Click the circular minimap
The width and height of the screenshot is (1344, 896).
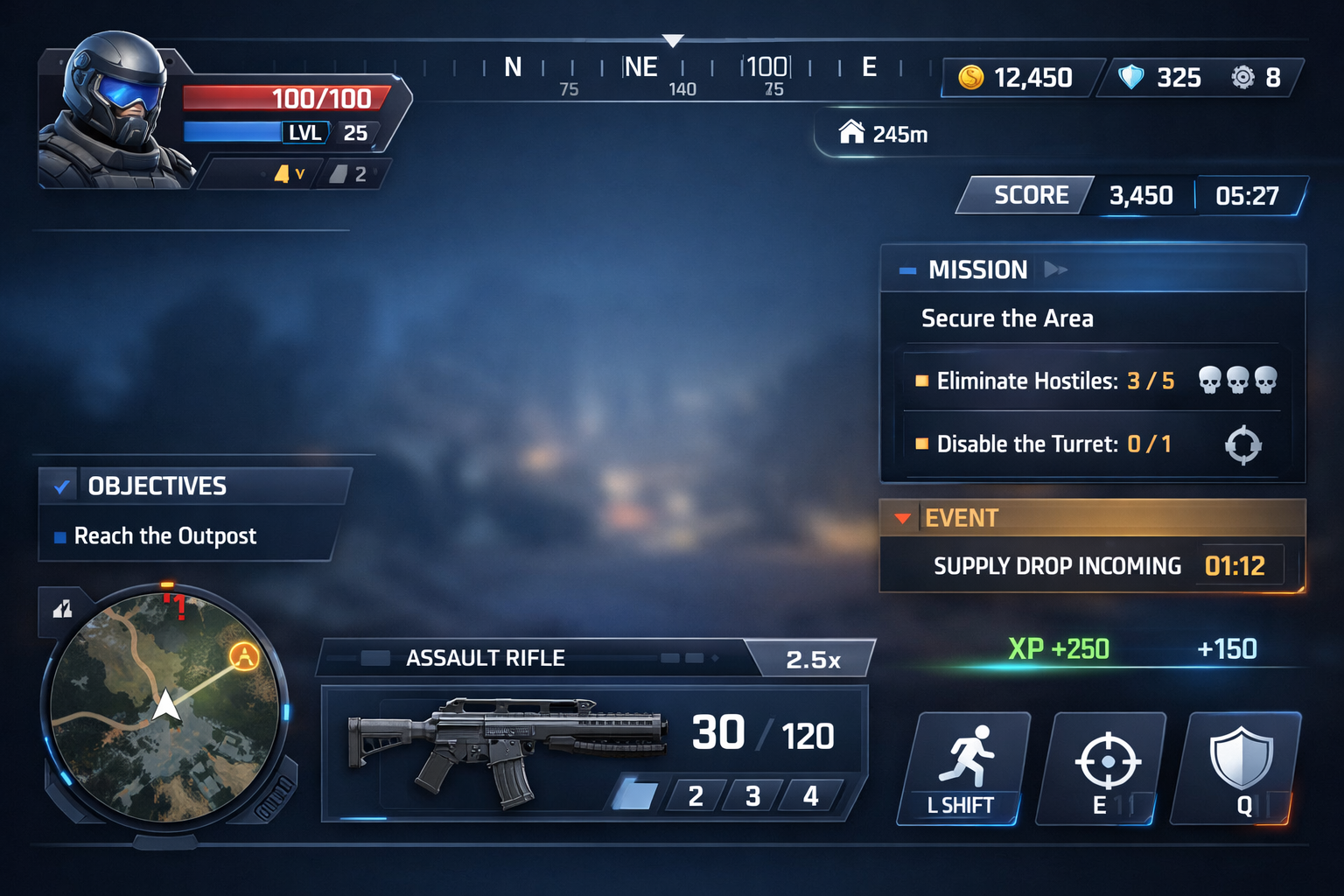coord(165,707)
